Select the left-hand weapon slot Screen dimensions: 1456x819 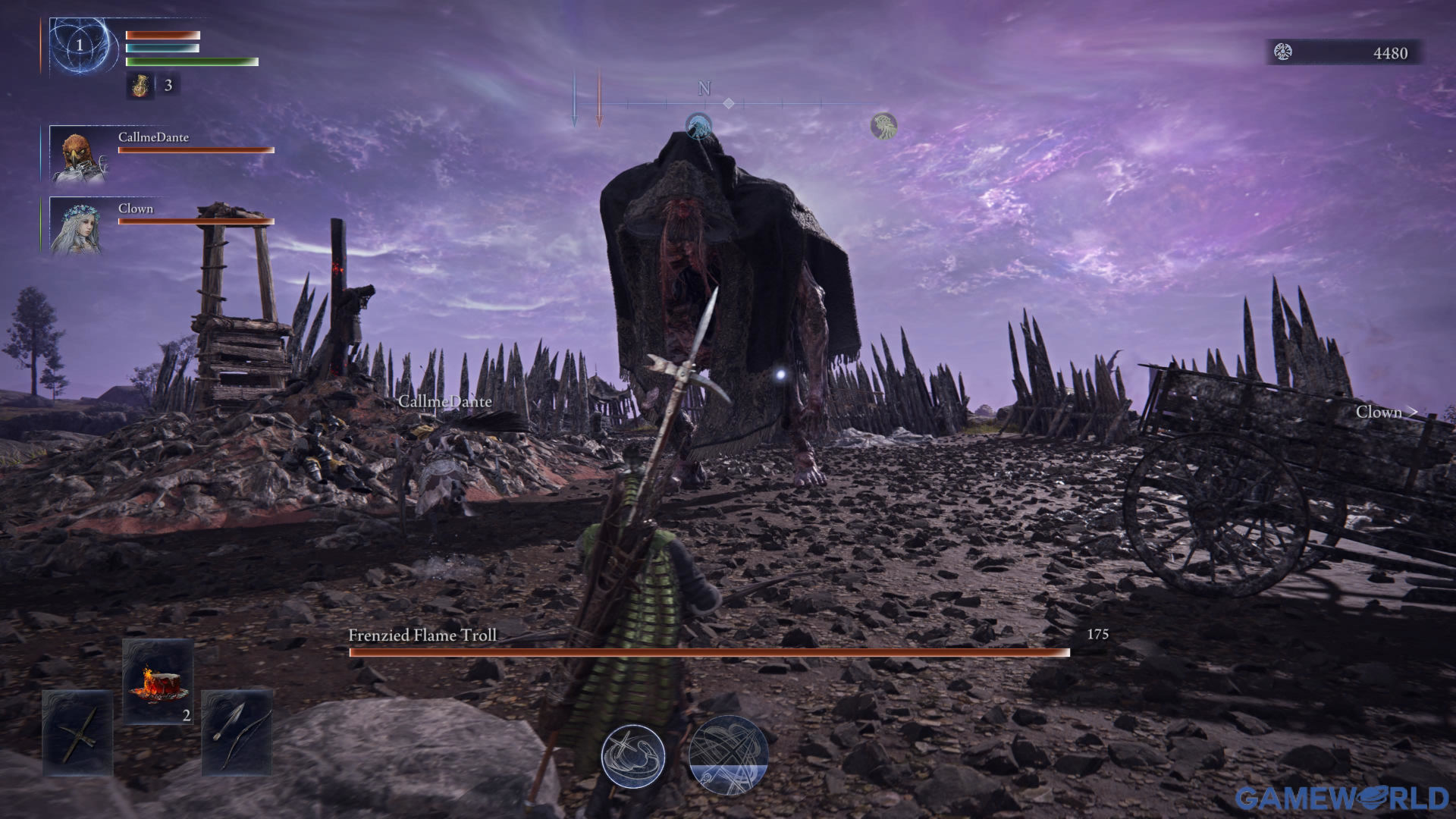coord(78,733)
